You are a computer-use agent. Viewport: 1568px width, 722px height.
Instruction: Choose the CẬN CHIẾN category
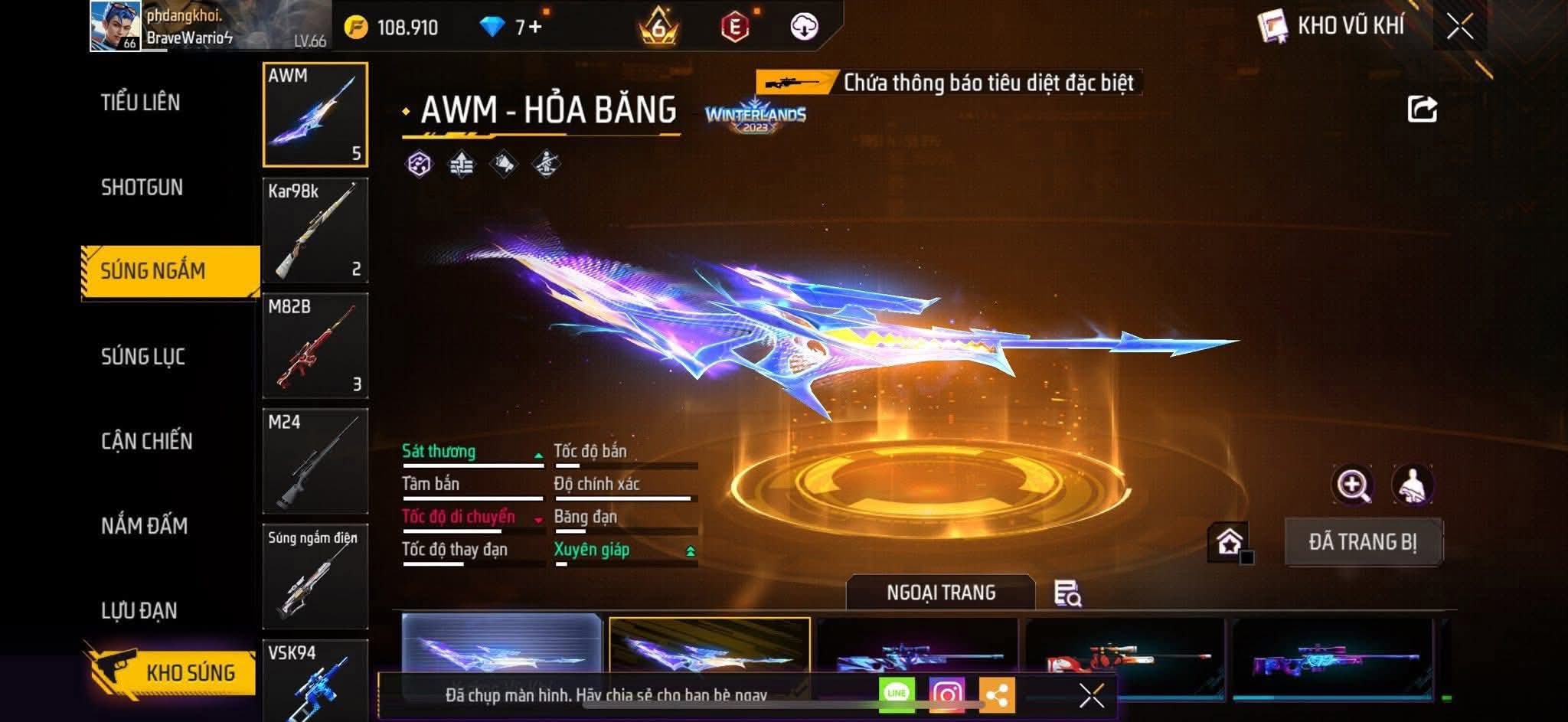(147, 441)
